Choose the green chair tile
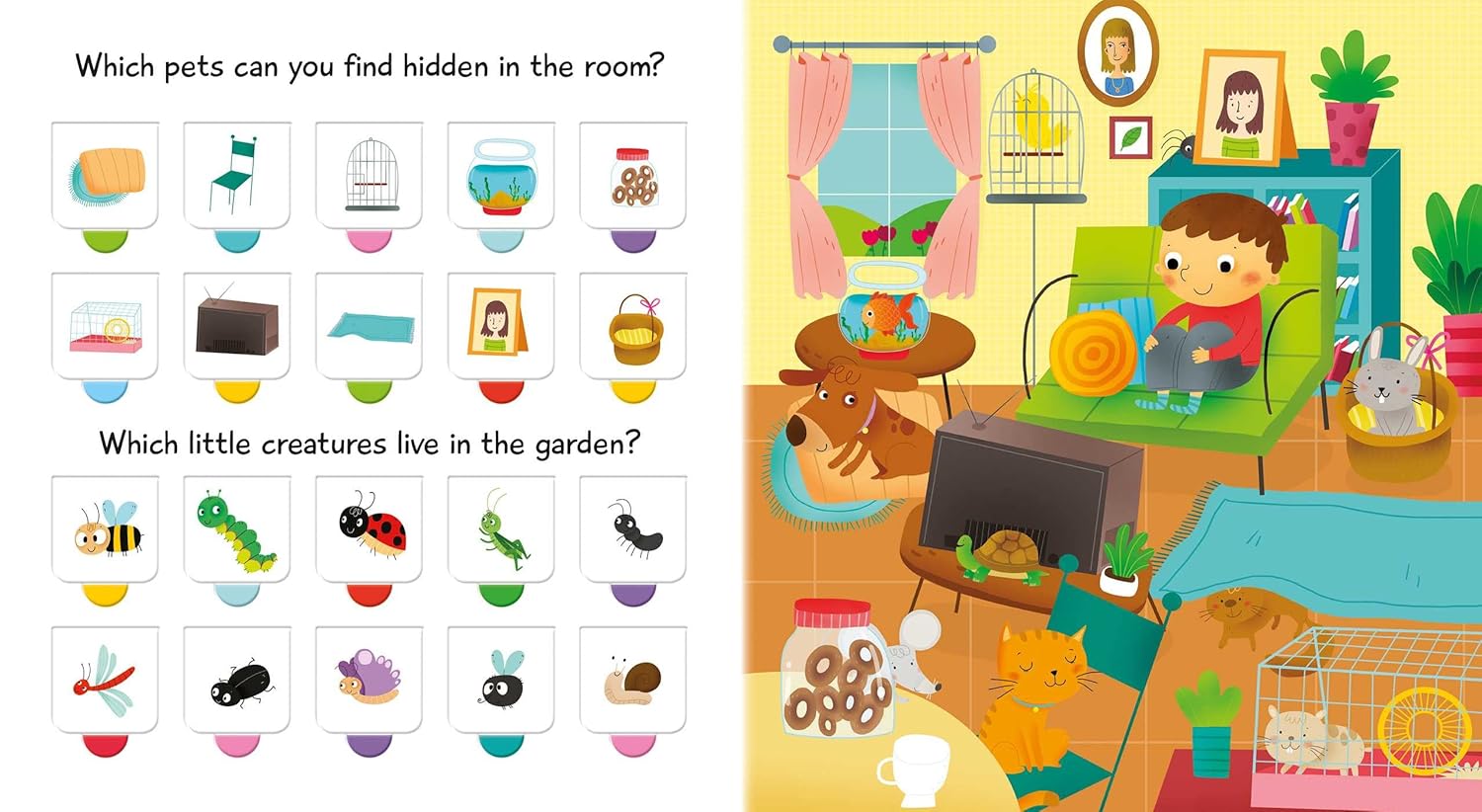Screen dimensions: 1482x812 pos(237,175)
